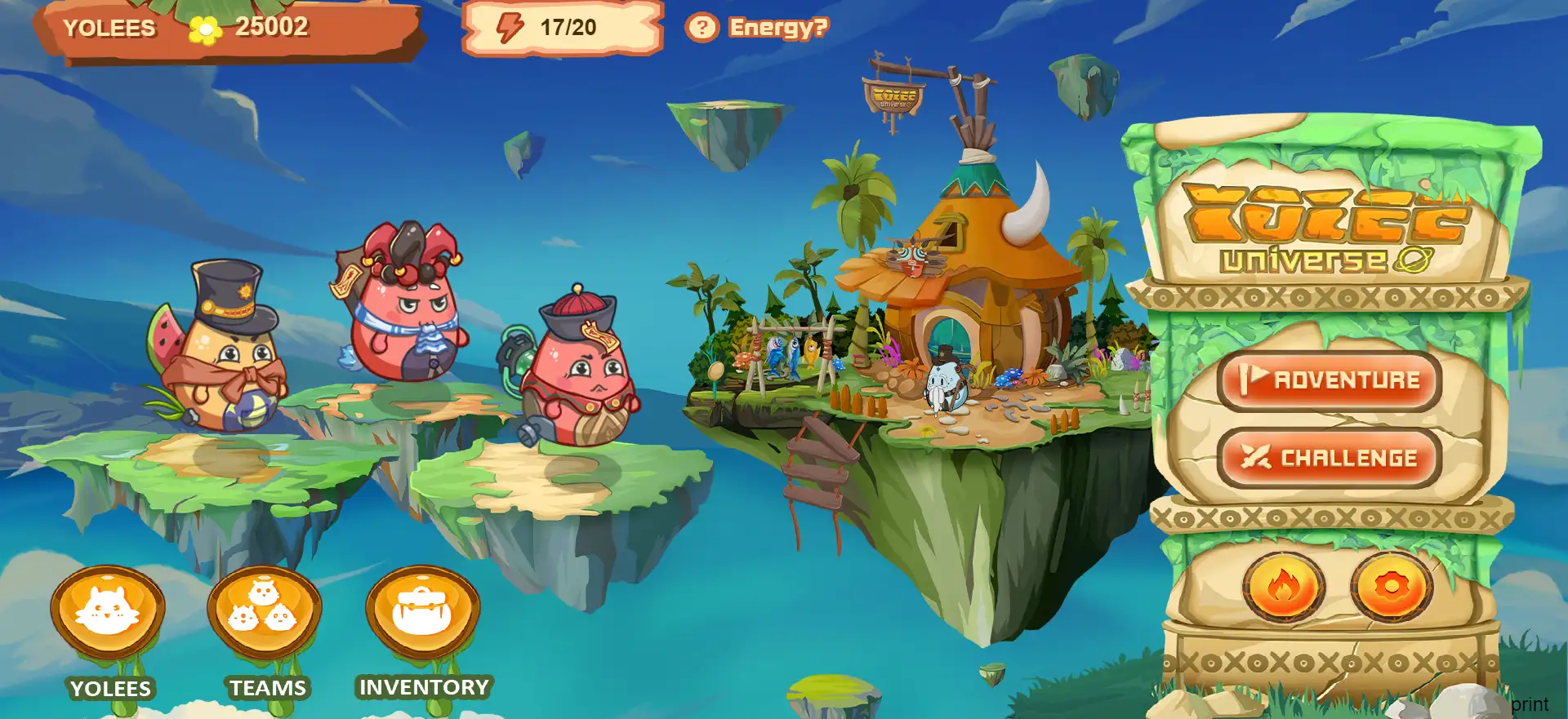Open the Yolees collection
Image resolution: width=1568 pixels, height=719 pixels.
point(108,612)
